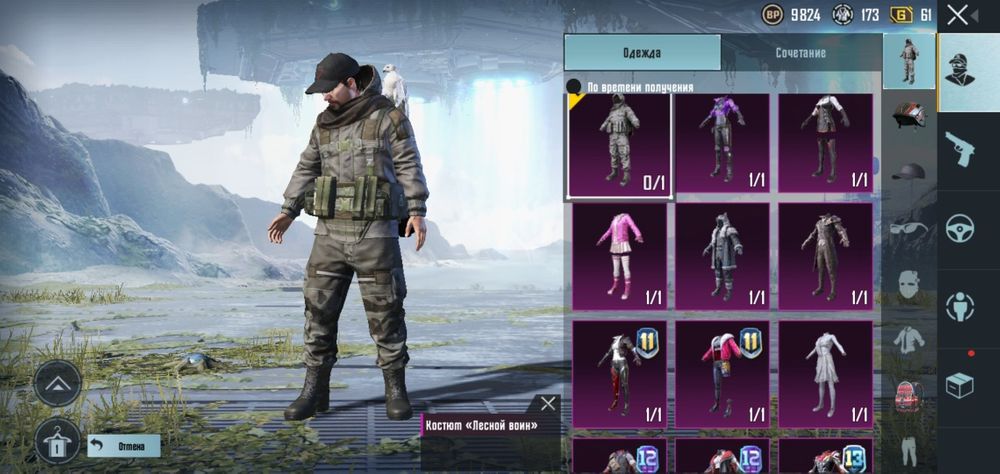Show the backpack skins subcategory
Screen dimensions: 1000x474
(909, 393)
